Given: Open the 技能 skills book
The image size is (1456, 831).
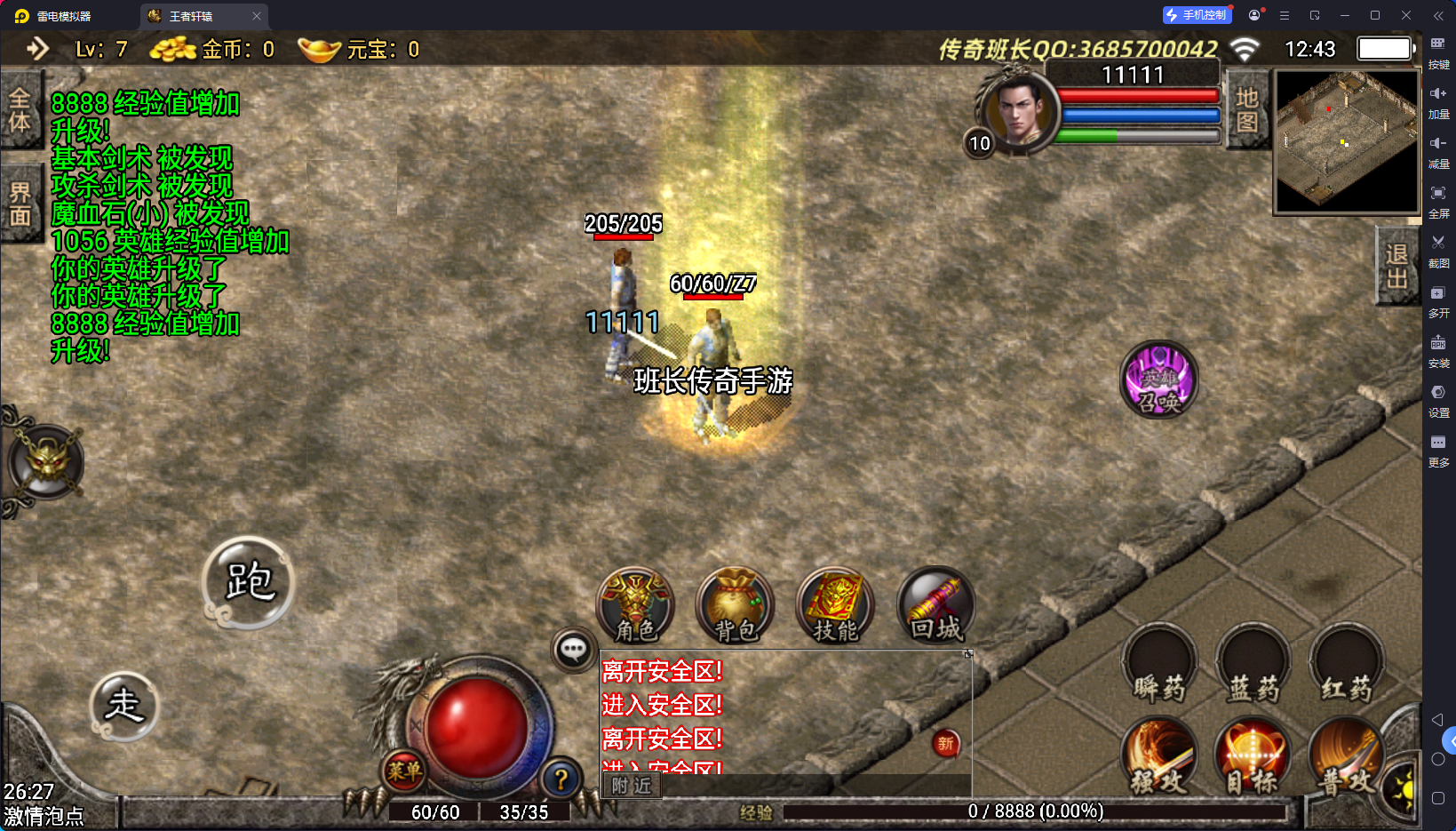Looking at the screenshot, I should (835, 606).
